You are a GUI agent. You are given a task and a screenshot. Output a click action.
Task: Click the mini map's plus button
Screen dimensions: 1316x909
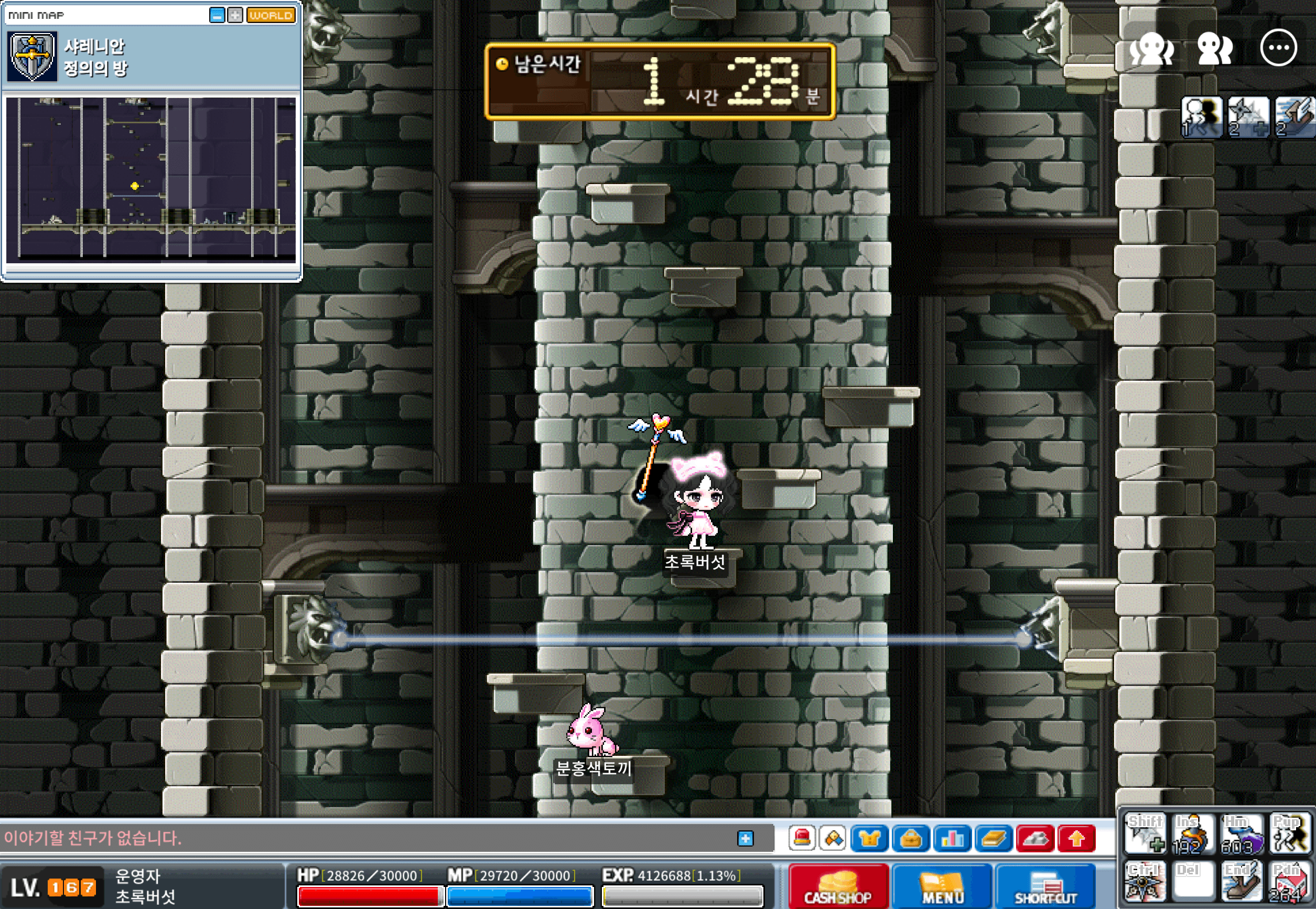(234, 15)
